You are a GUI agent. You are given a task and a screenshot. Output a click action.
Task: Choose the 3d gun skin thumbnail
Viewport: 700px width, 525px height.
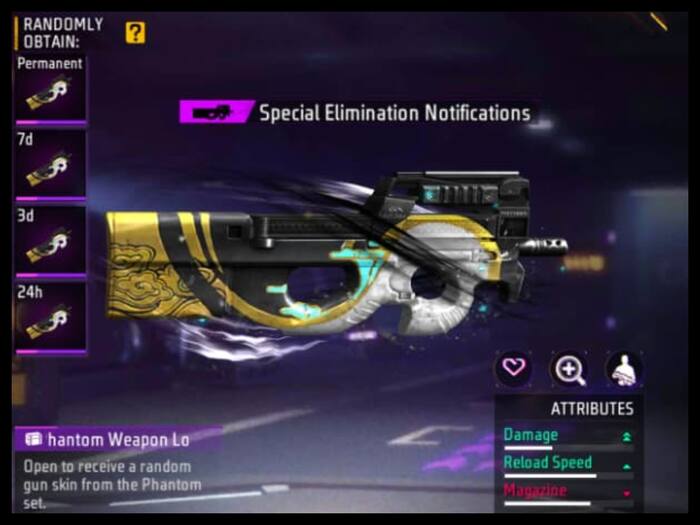pos(50,243)
